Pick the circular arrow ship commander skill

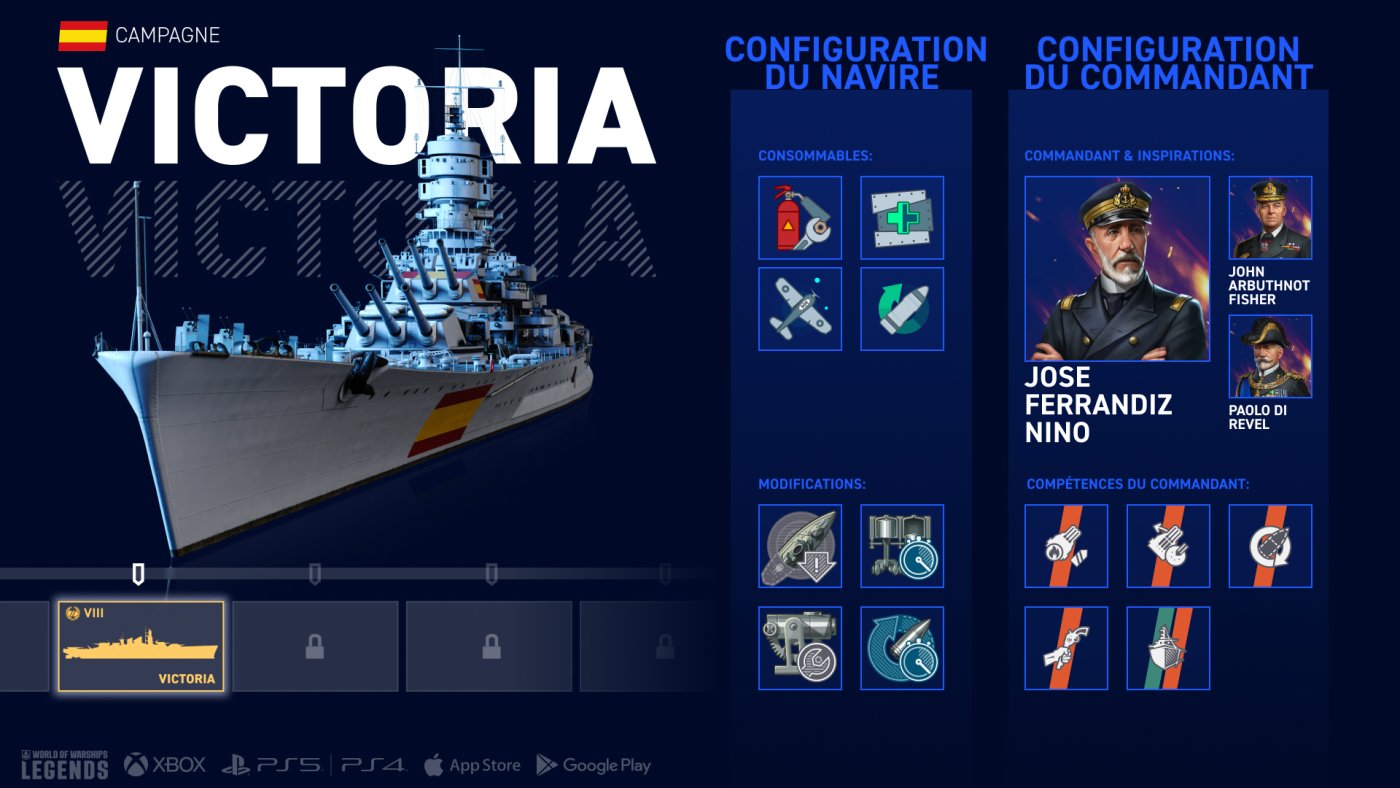1270,546
